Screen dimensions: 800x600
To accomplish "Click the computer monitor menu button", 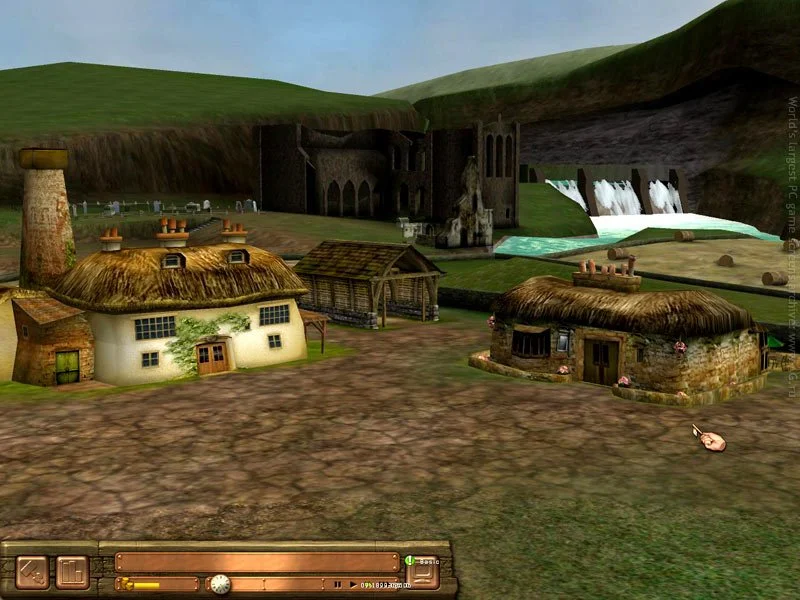I will pos(423,572).
